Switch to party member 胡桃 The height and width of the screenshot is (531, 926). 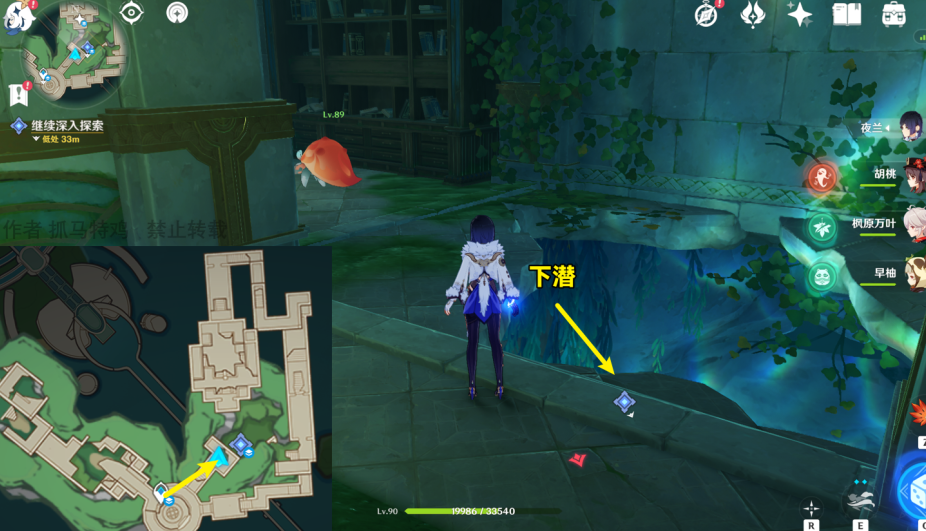(x=912, y=176)
